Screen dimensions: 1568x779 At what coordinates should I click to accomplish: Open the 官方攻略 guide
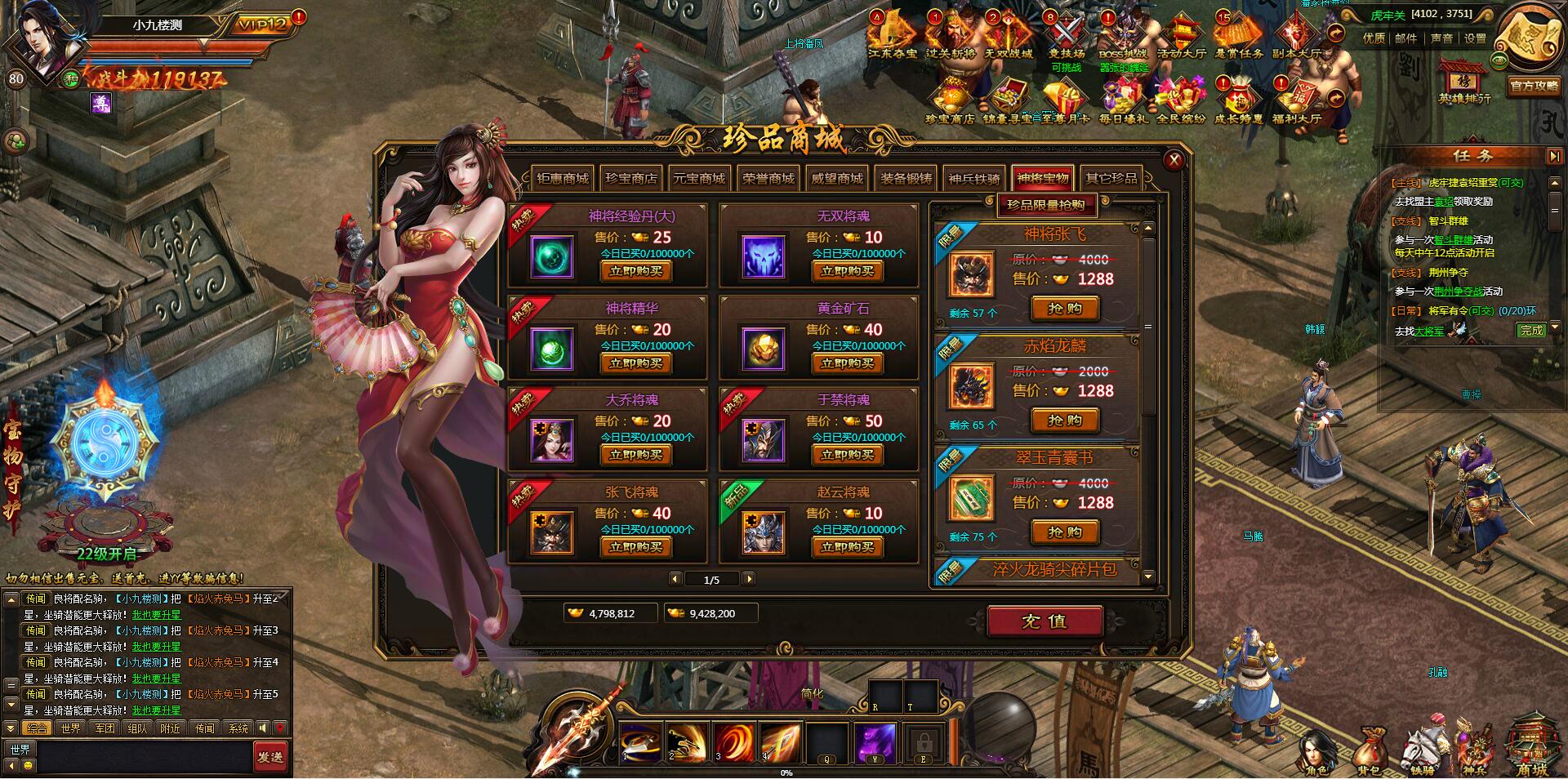click(1535, 85)
